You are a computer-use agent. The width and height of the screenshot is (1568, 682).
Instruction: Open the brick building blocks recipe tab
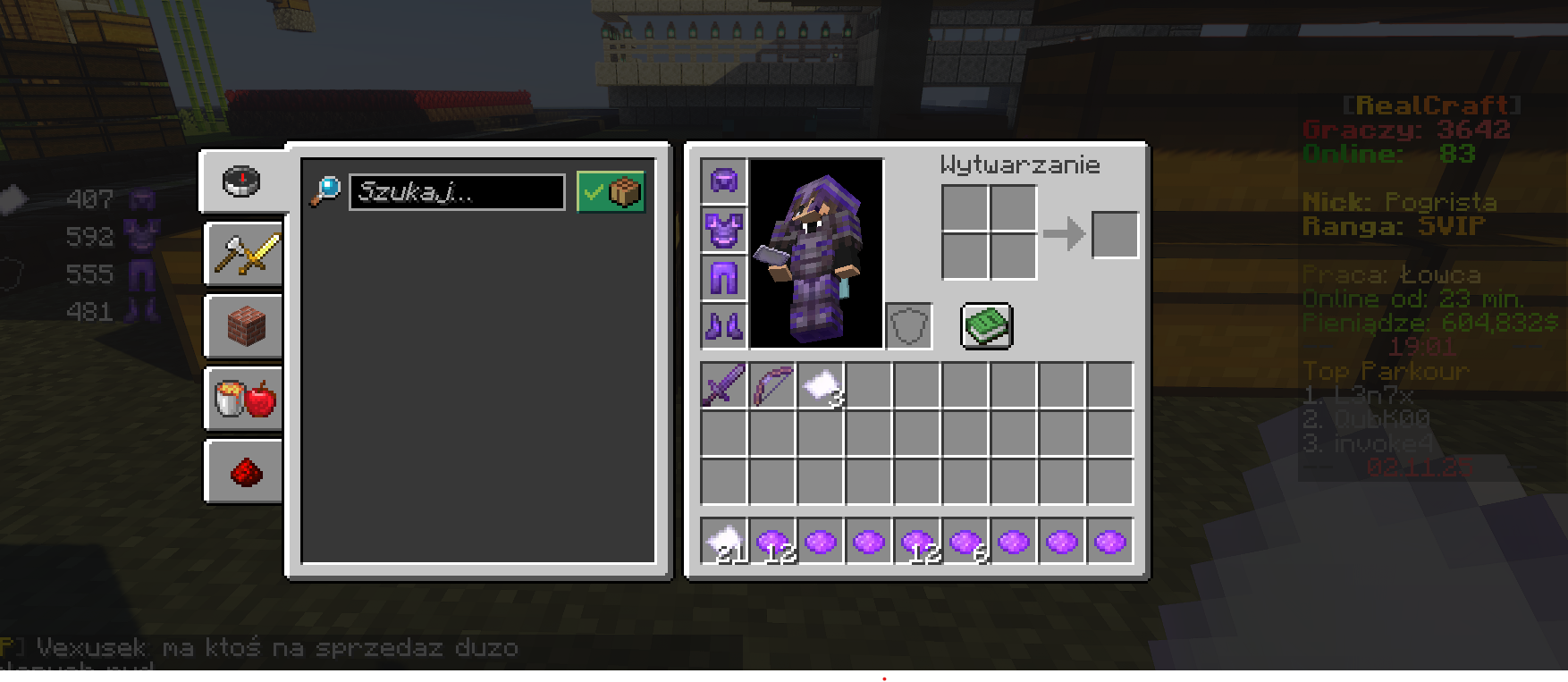[244, 327]
